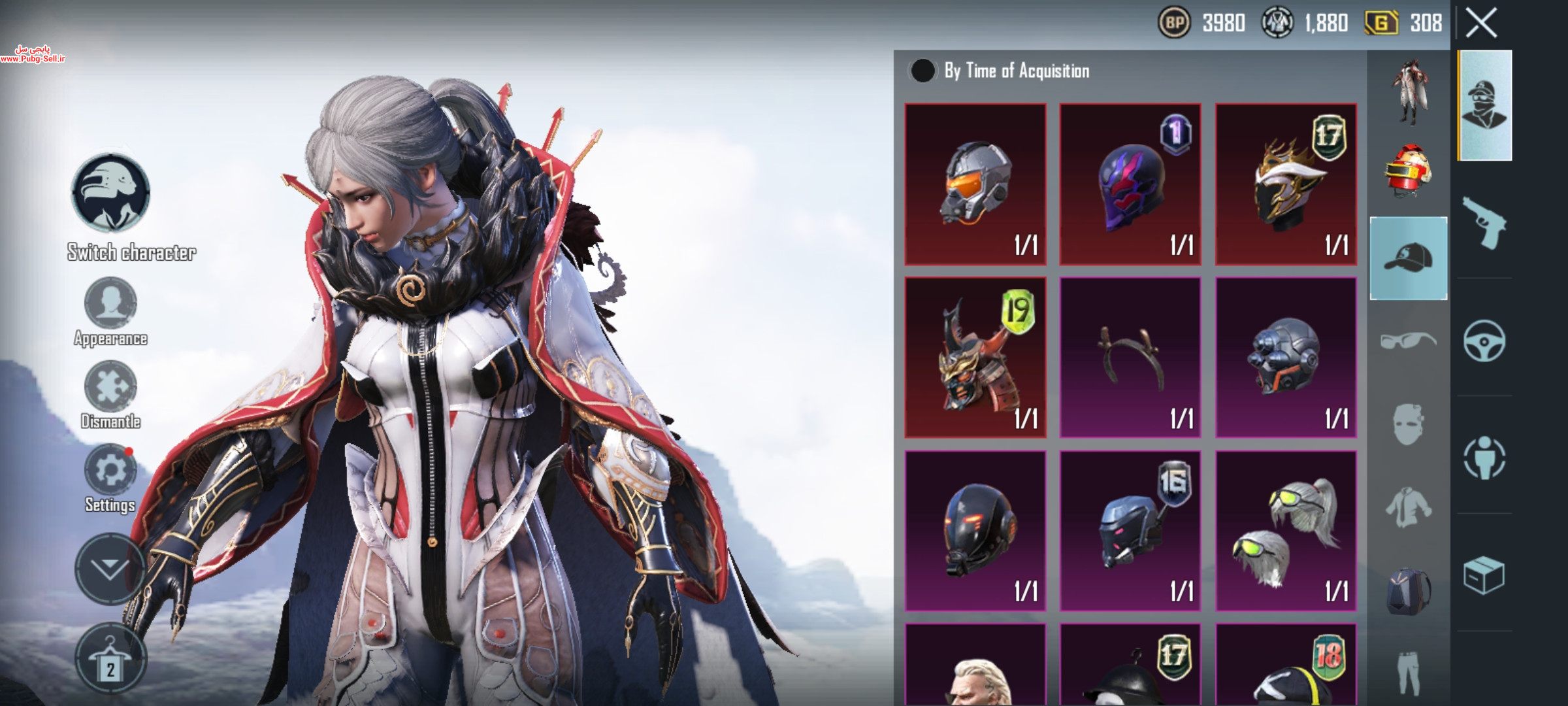Open inventory Settings gear
The image size is (1568, 706).
pyautogui.click(x=110, y=469)
